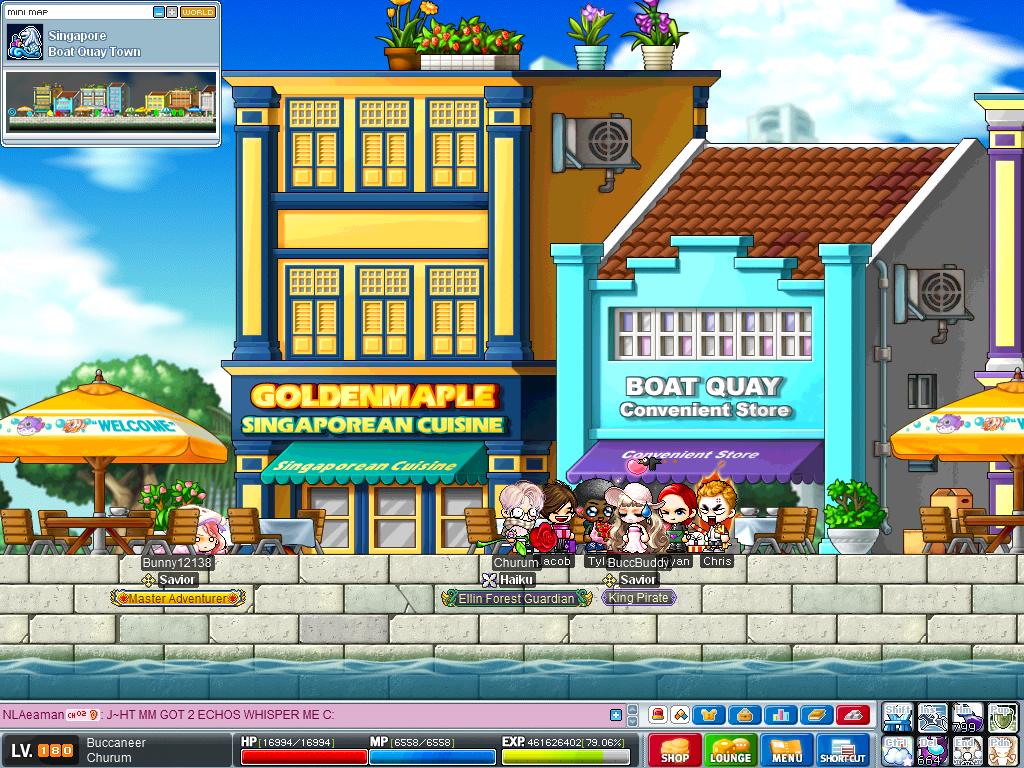Click the mini map town view
The height and width of the screenshot is (768, 1024).
tap(110, 101)
